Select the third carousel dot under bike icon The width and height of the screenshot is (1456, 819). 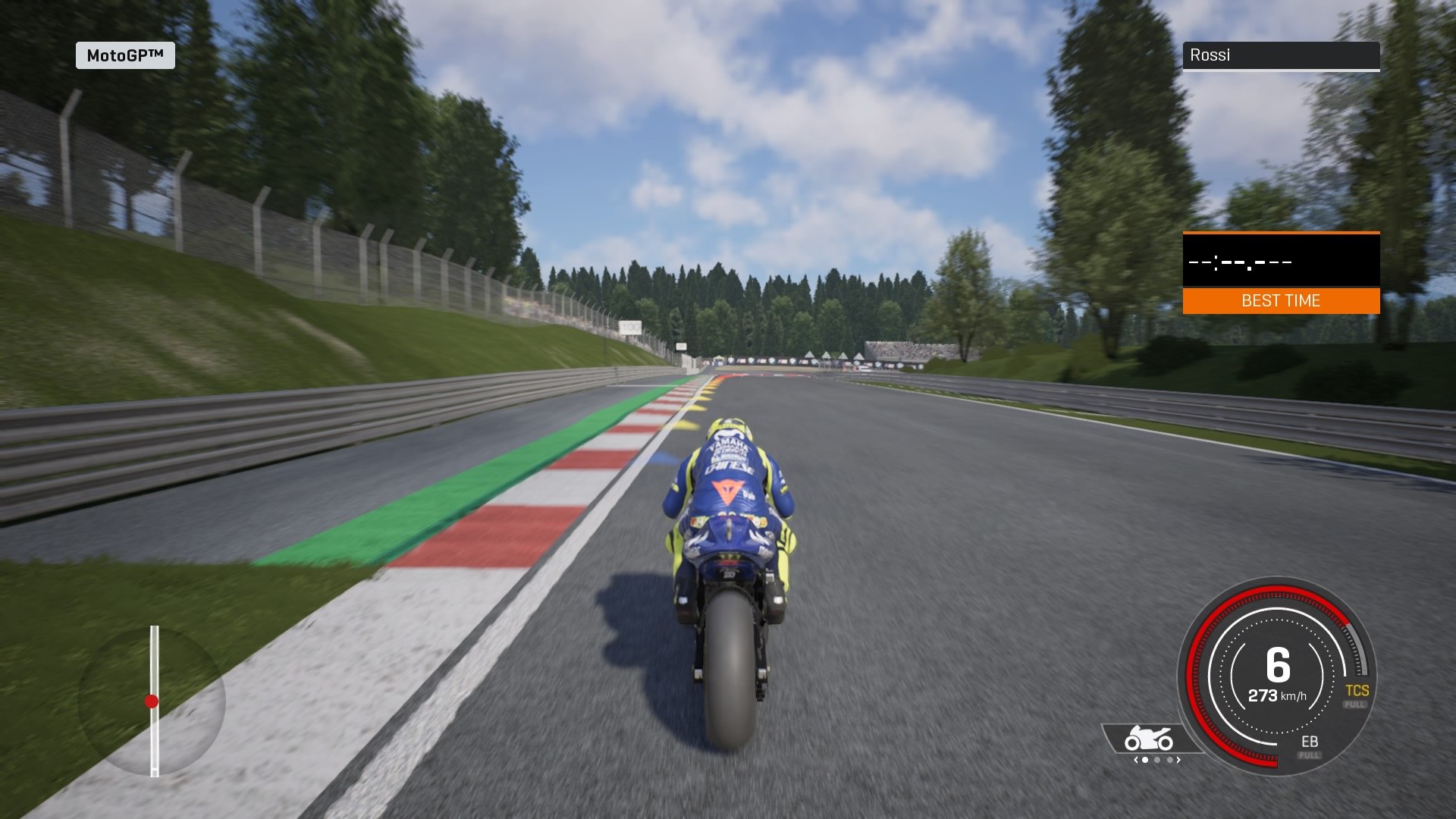pyautogui.click(x=1170, y=758)
